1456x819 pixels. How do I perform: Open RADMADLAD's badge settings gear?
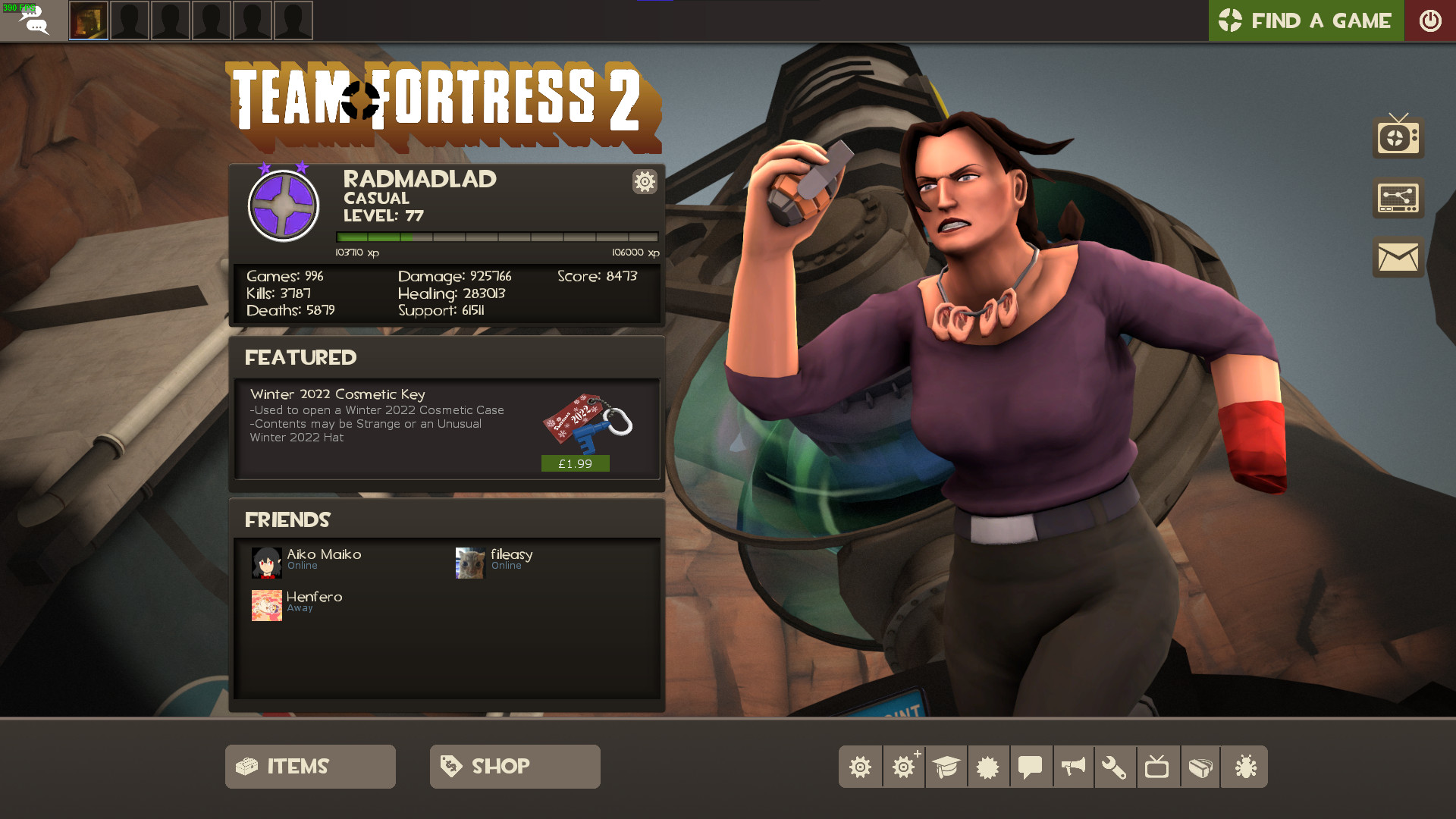point(644,182)
